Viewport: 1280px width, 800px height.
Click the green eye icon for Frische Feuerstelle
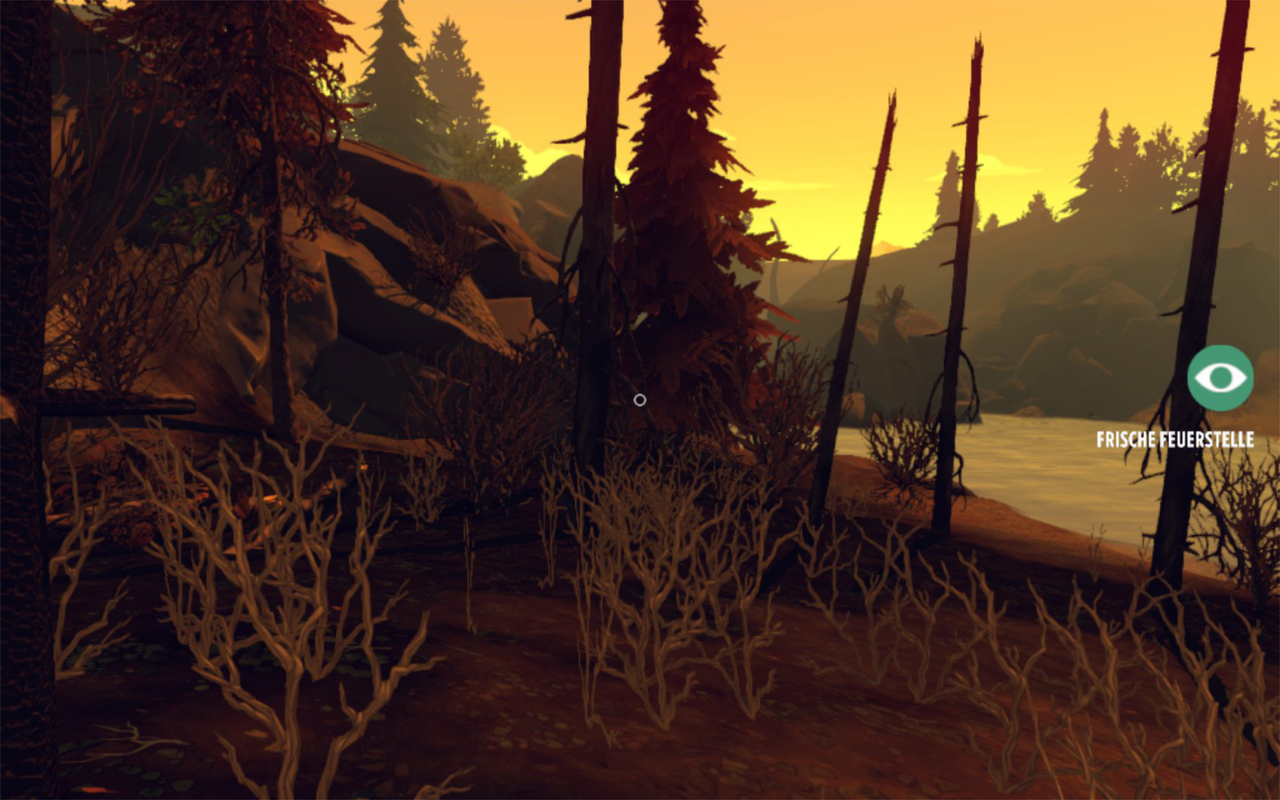(x=1220, y=378)
